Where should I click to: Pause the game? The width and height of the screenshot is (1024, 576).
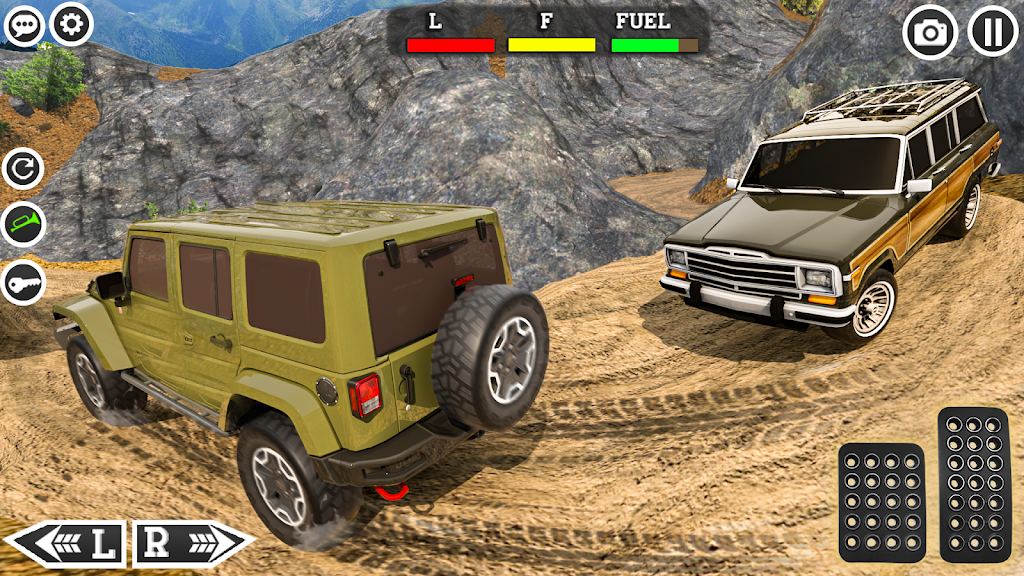tap(993, 33)
